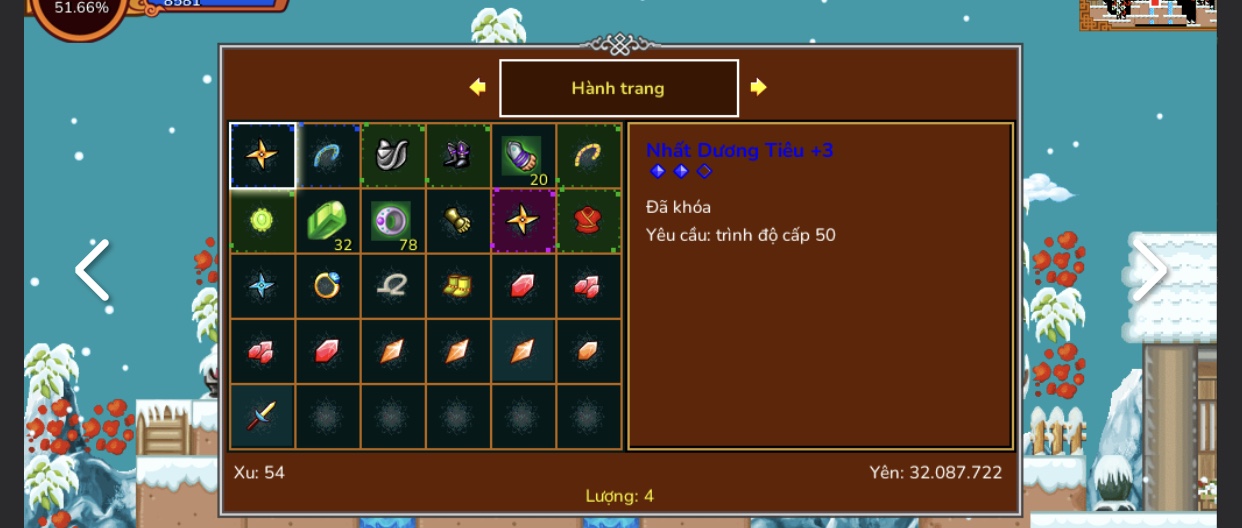The width and height of the screenshot is (1242, 528).
Task: Select the Hành trang tab title
Action: click(x=618, y=88)
